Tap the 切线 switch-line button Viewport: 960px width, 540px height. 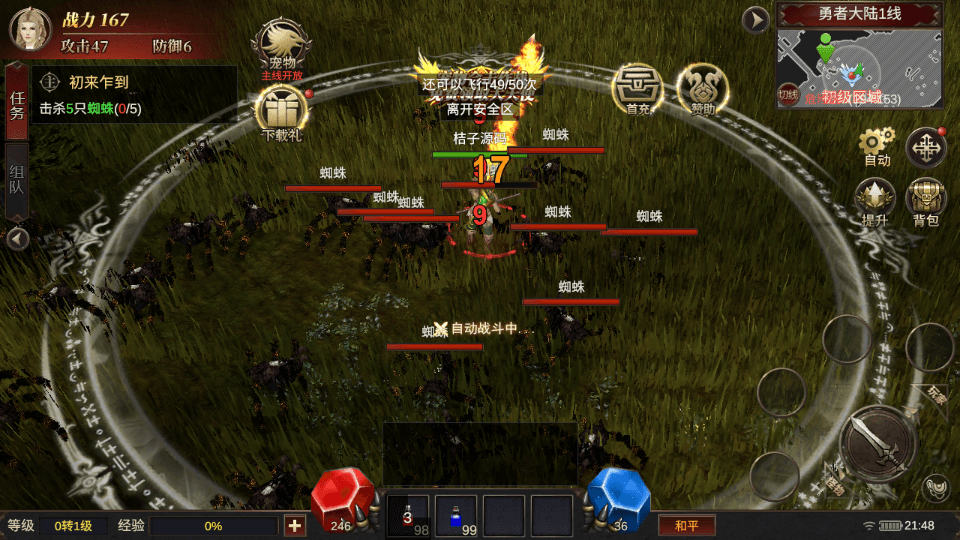pos(790,94)
